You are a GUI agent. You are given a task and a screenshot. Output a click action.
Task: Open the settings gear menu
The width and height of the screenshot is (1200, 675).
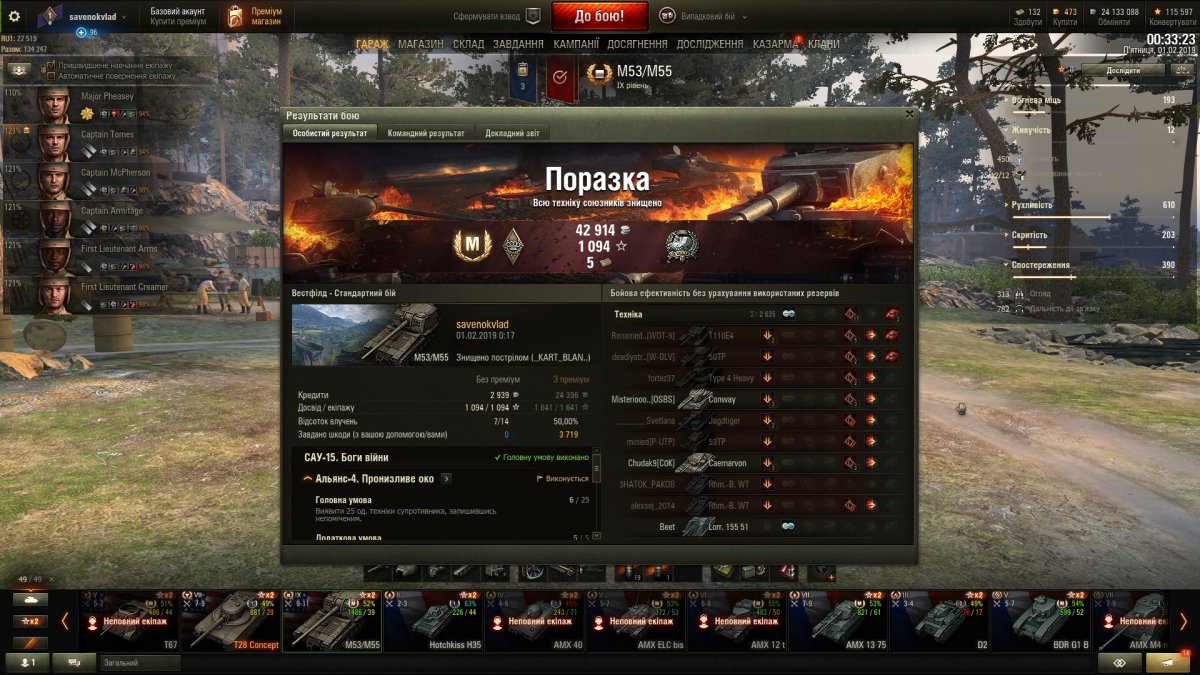coord(14,16)
